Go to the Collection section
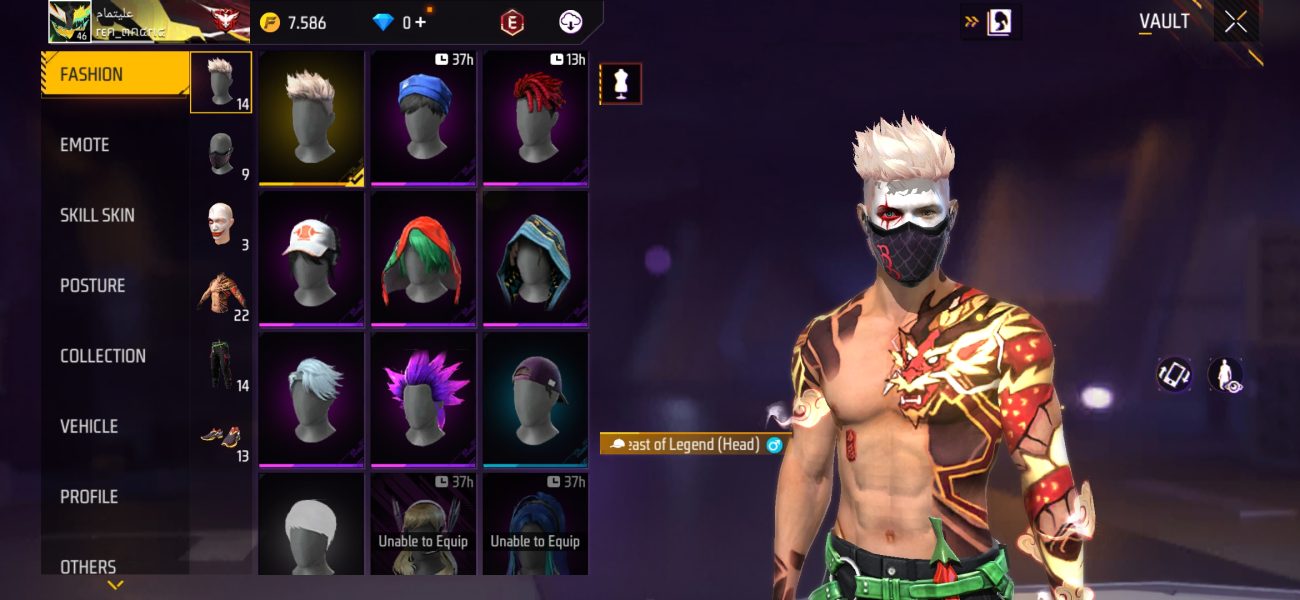 (102, 356)
